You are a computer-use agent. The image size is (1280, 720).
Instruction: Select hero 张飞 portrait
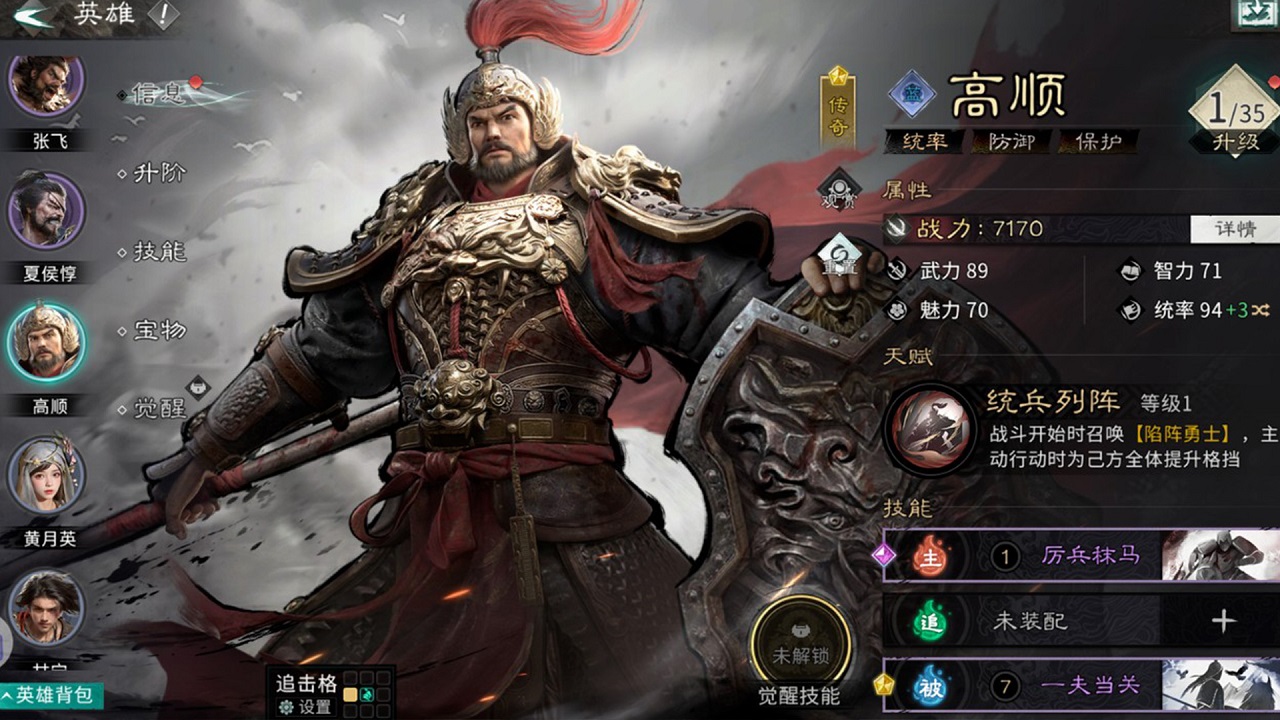[46, 87]
